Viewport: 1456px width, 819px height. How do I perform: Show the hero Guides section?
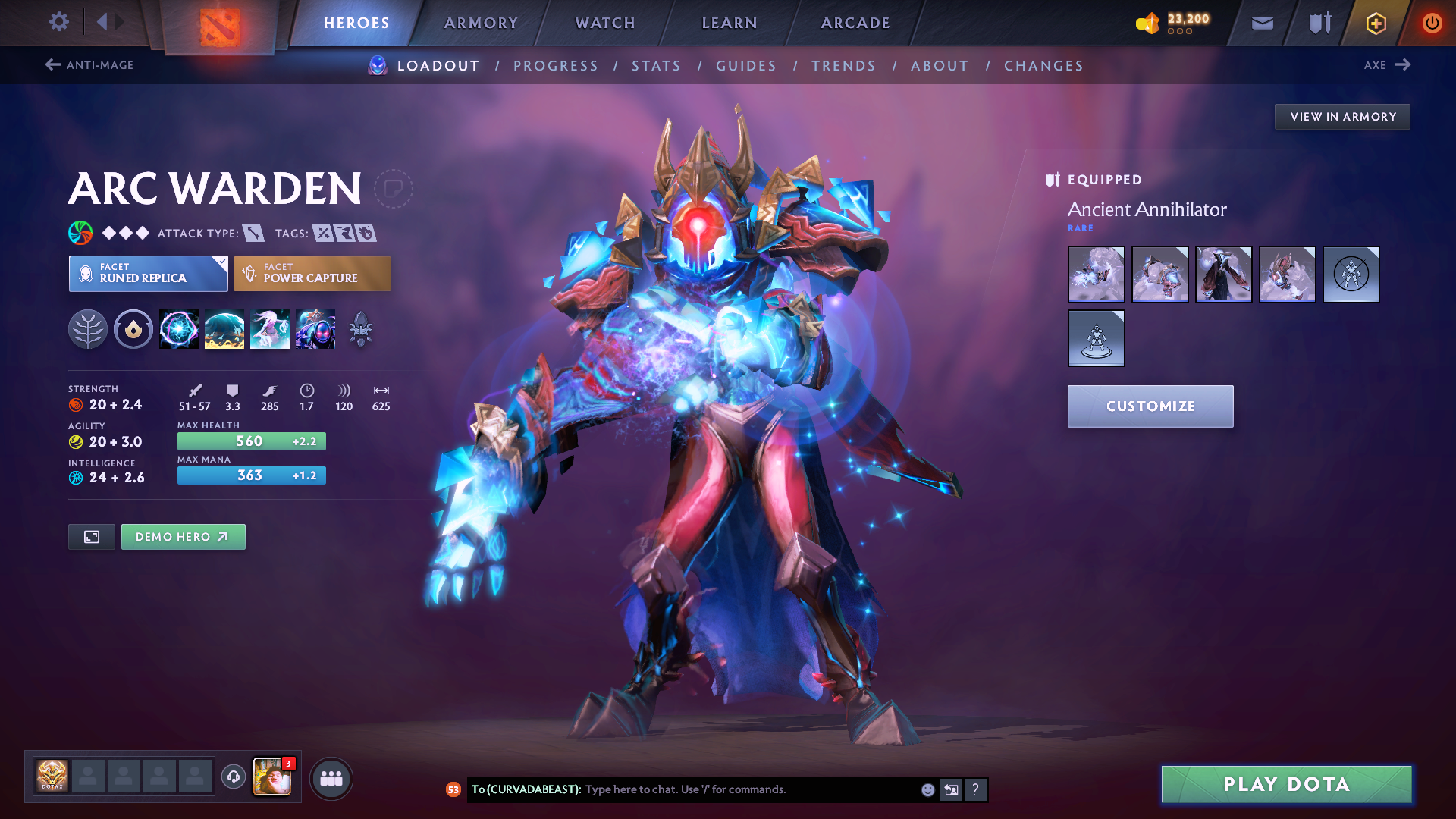pos(746,66)
